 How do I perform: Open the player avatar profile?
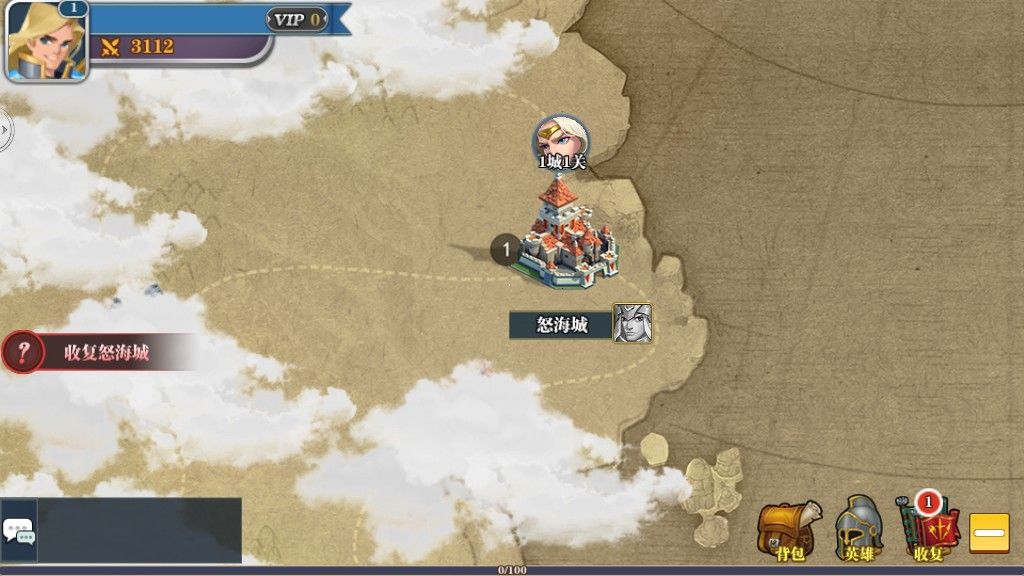(46, 42)
